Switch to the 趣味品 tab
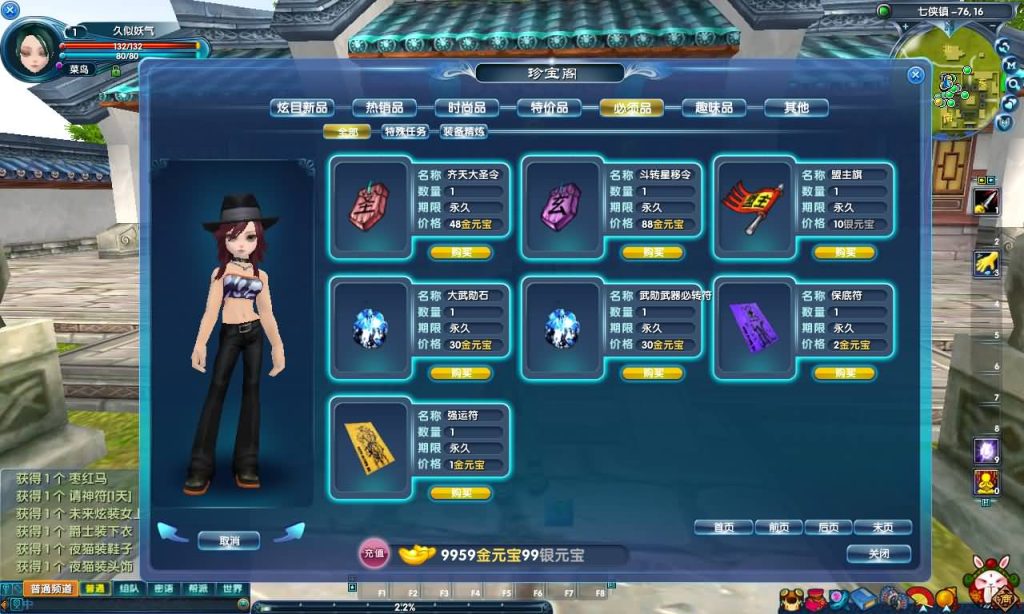This screenshot has height=614, width=1024. click(x=714, y=108)
